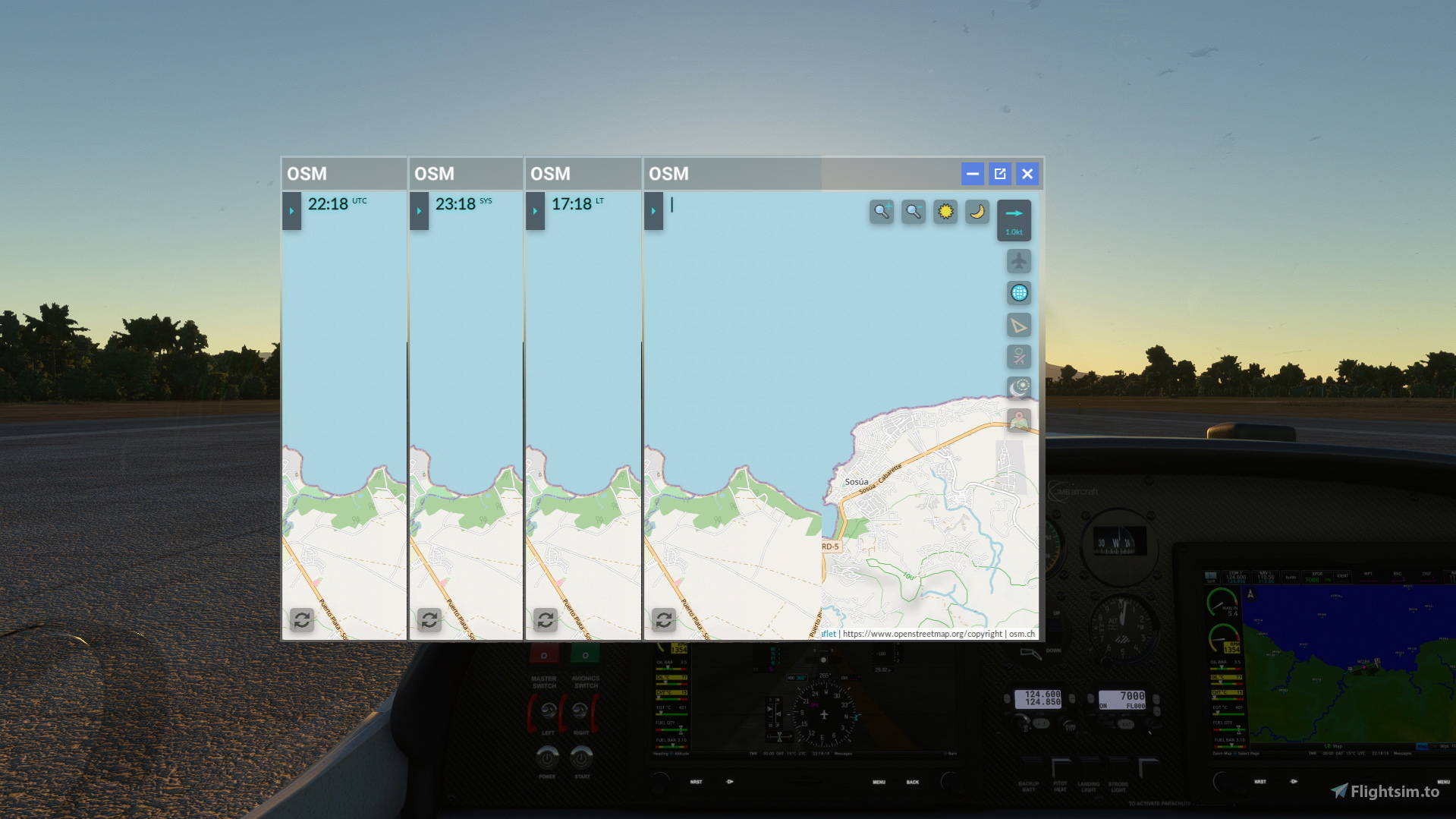
Task: Click the map location pin icon
Action: click(x=1020, y=421)
